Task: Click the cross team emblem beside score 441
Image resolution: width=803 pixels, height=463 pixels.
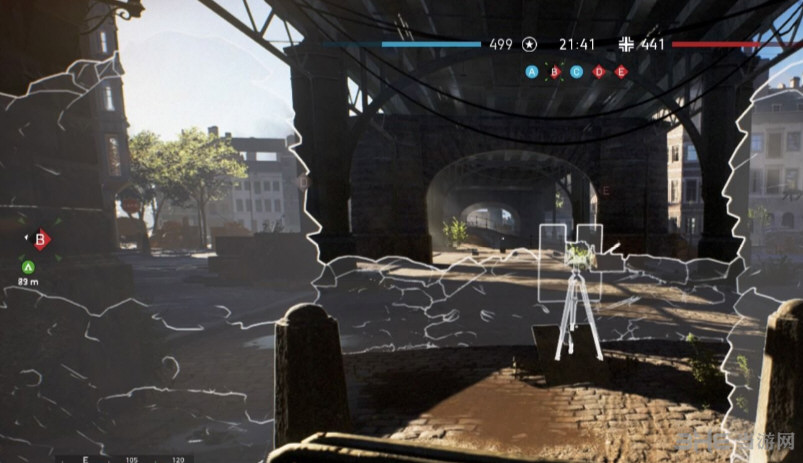Action: tap(626, 44)
